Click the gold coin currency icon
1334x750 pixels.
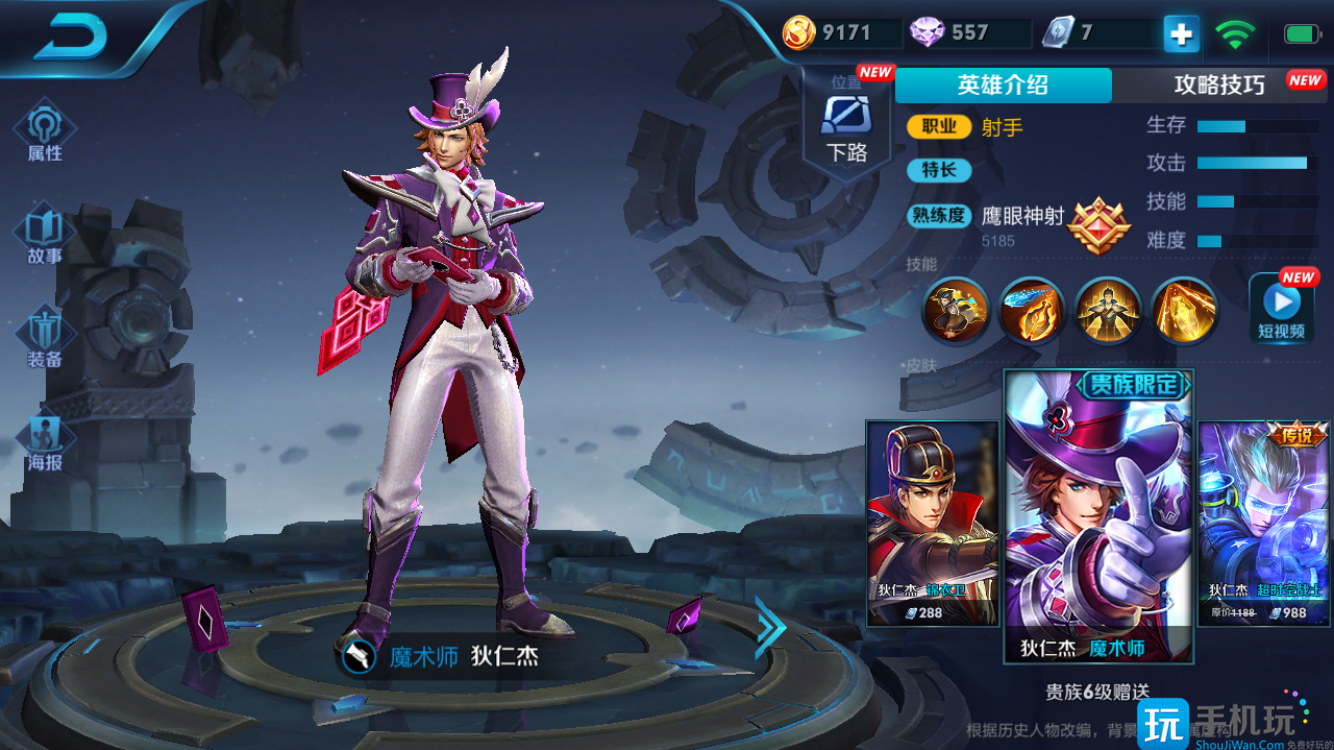798,33
